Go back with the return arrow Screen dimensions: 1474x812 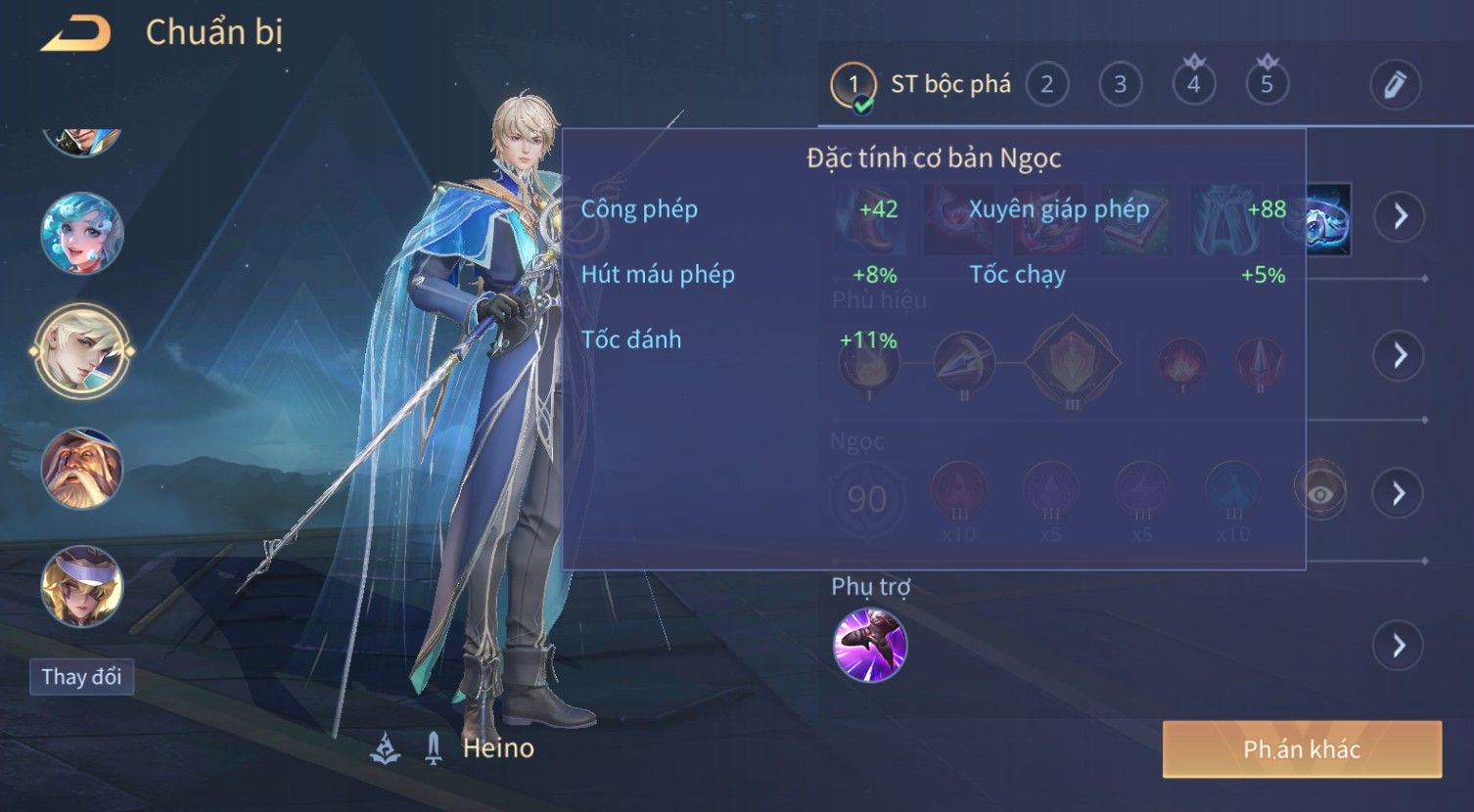(75, 34)
